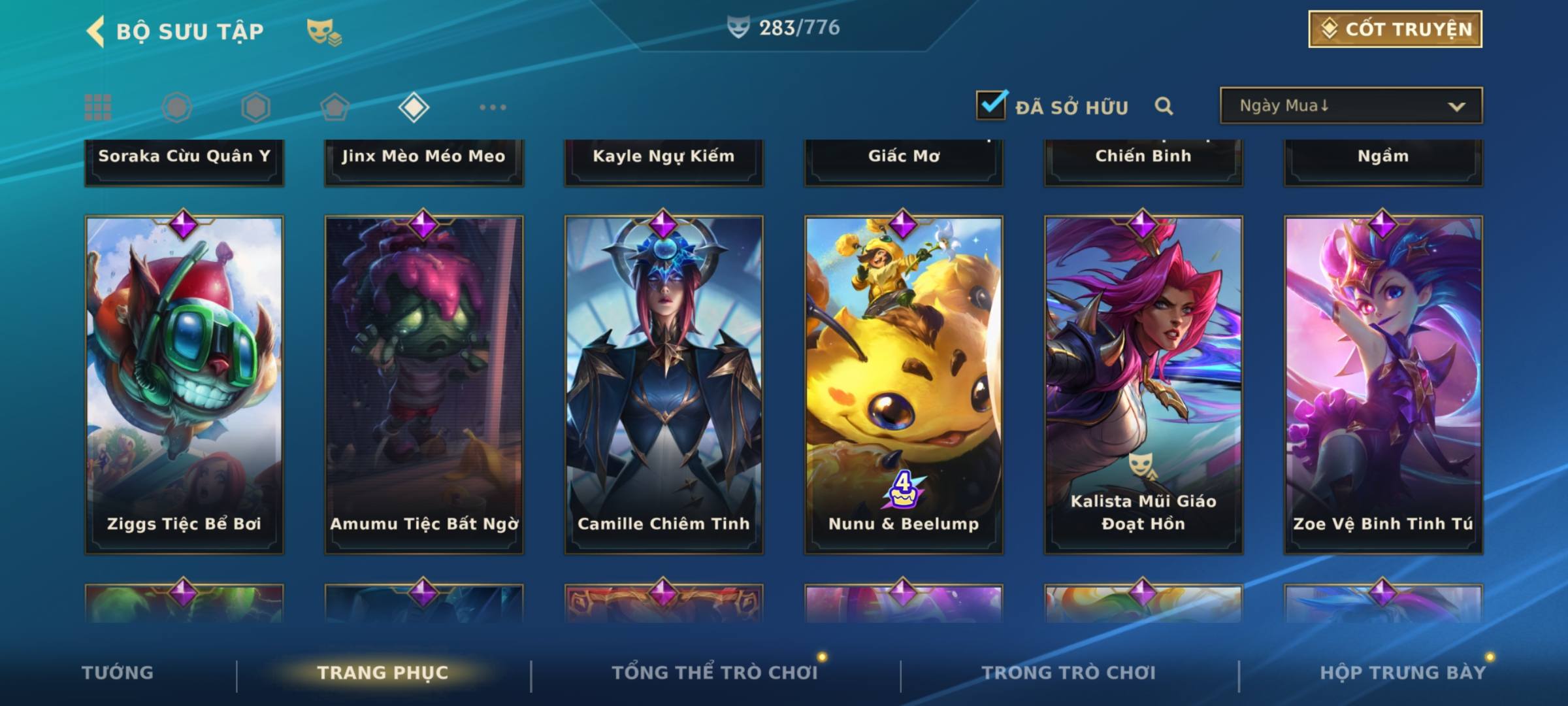Switch to the Tổng Thể Trò Chơi tab

pos(714,673)
